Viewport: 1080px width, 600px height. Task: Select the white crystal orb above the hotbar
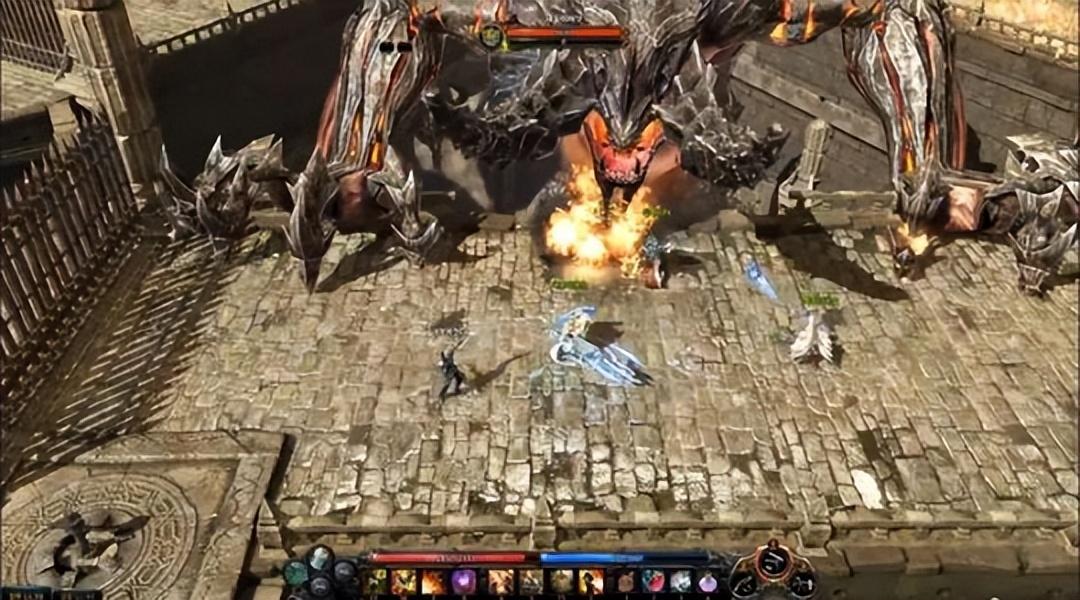320,558
